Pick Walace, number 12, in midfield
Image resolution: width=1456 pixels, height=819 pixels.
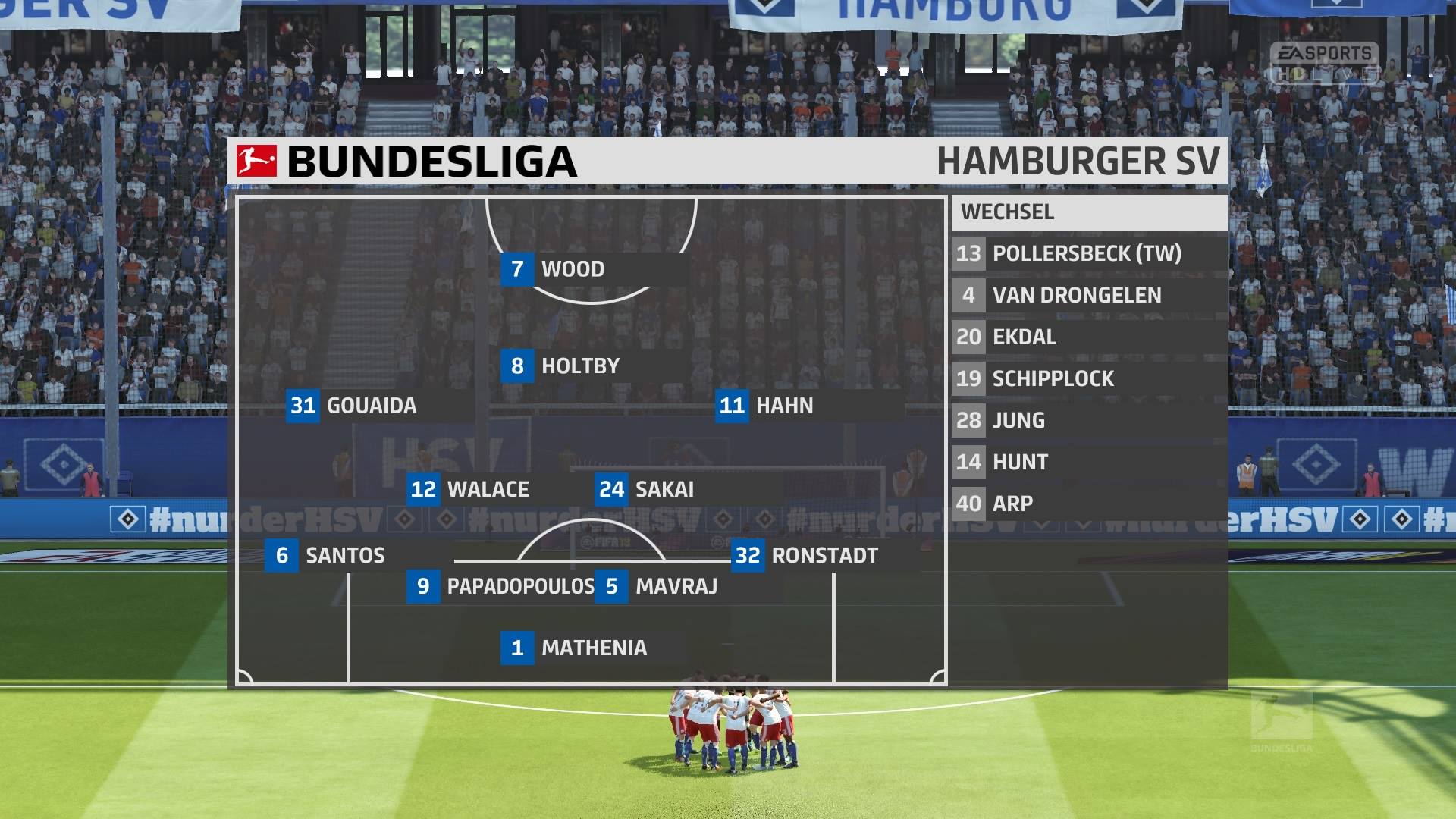pyautogui.click(x=488, y=489)
